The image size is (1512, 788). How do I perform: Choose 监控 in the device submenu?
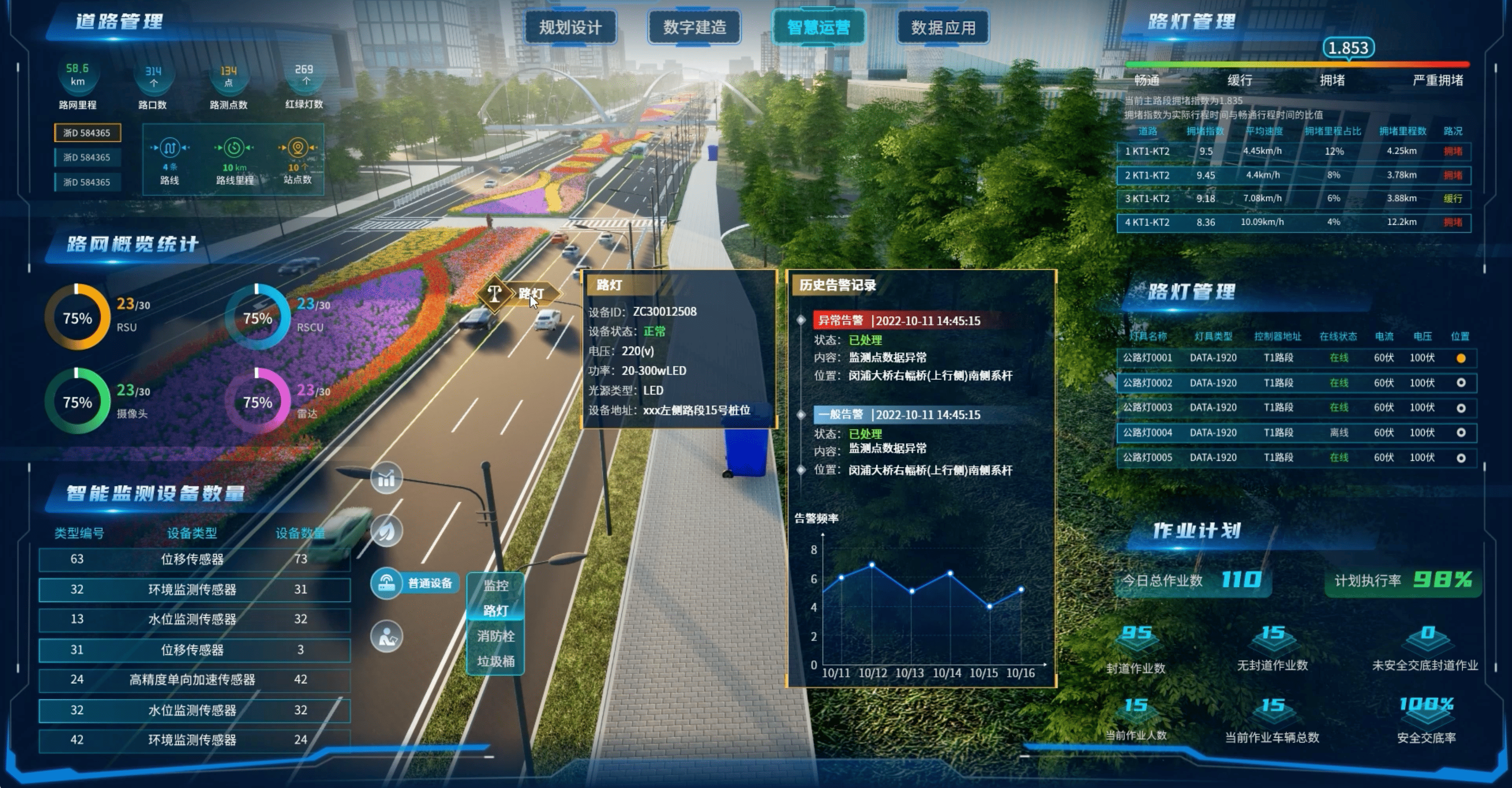(x=496, y=586)
